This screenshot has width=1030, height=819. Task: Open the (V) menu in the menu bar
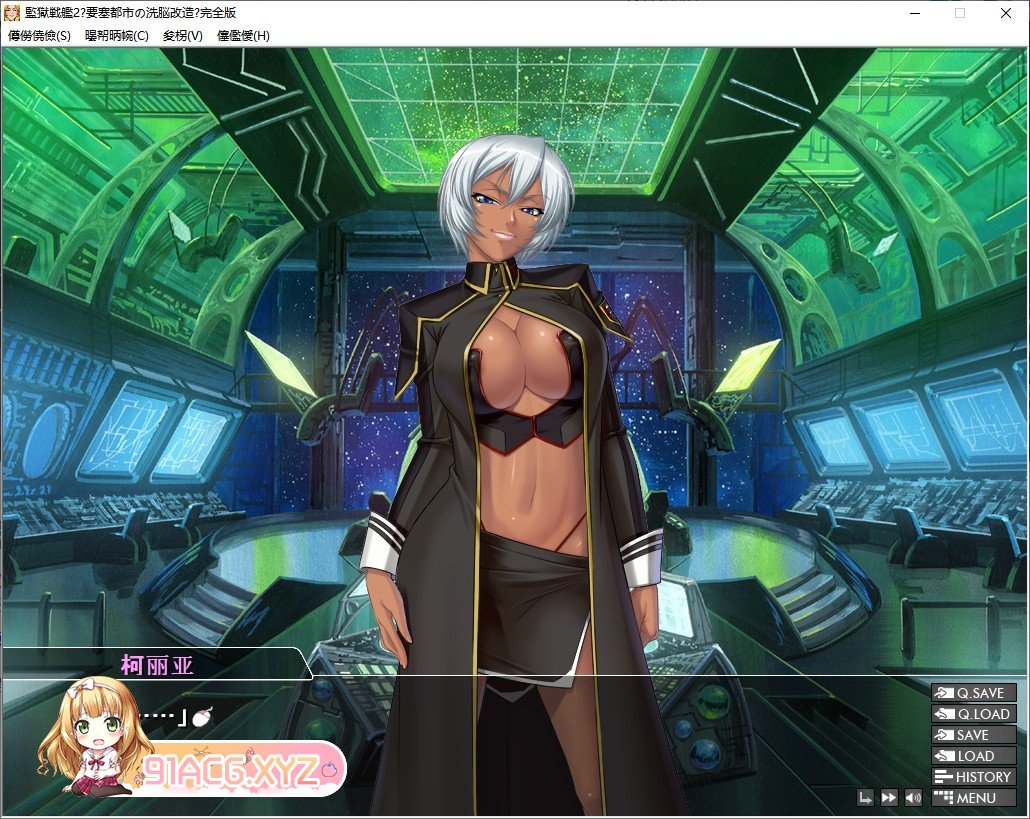[x=182, y=35]
